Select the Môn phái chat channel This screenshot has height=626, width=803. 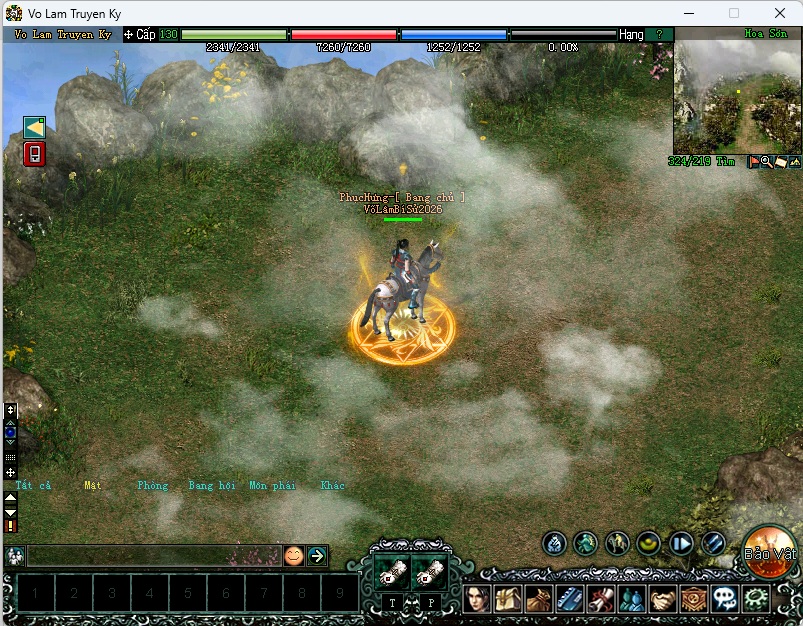272,486
